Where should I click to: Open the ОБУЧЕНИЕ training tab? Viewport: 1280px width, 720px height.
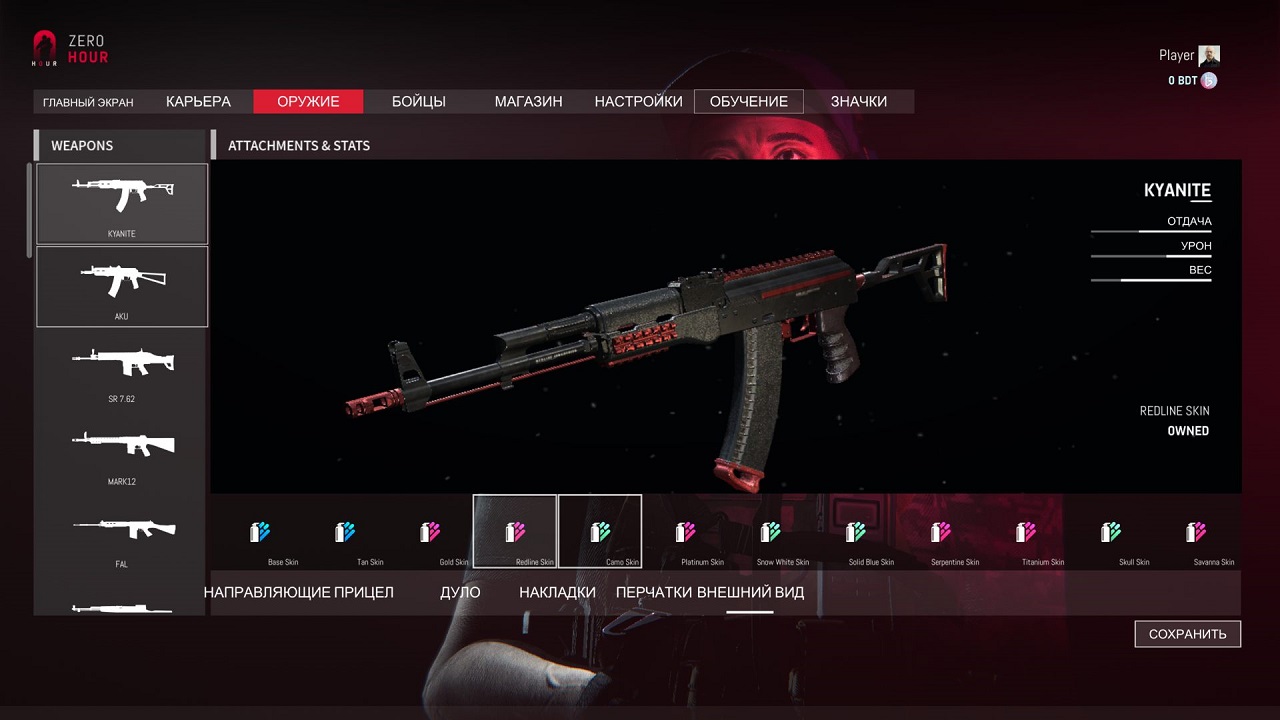click(x=748, y=101)
